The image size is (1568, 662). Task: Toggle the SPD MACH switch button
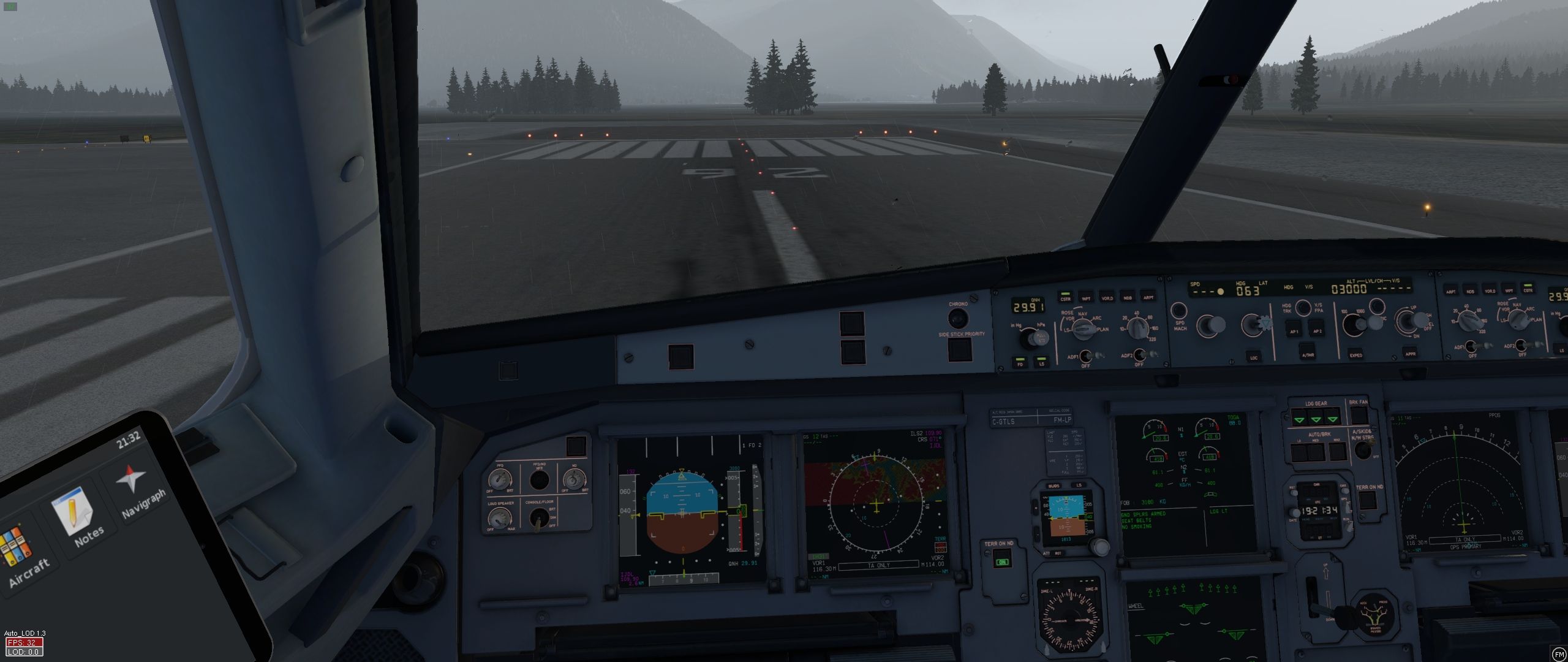(1179, 311)
